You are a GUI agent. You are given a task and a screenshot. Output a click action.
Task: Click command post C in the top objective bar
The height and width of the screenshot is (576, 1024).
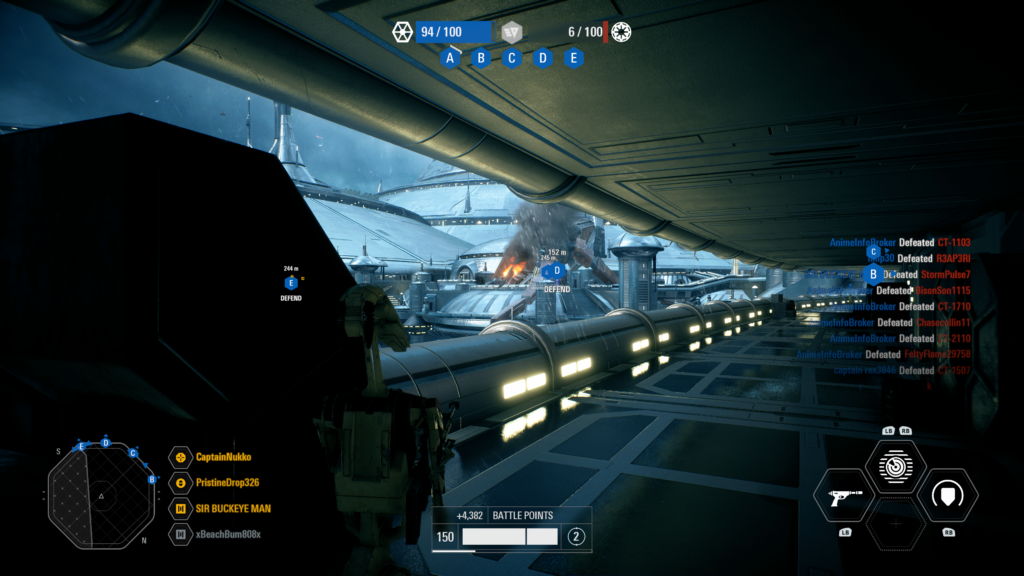pyautogui.click(x=512, y=58)
